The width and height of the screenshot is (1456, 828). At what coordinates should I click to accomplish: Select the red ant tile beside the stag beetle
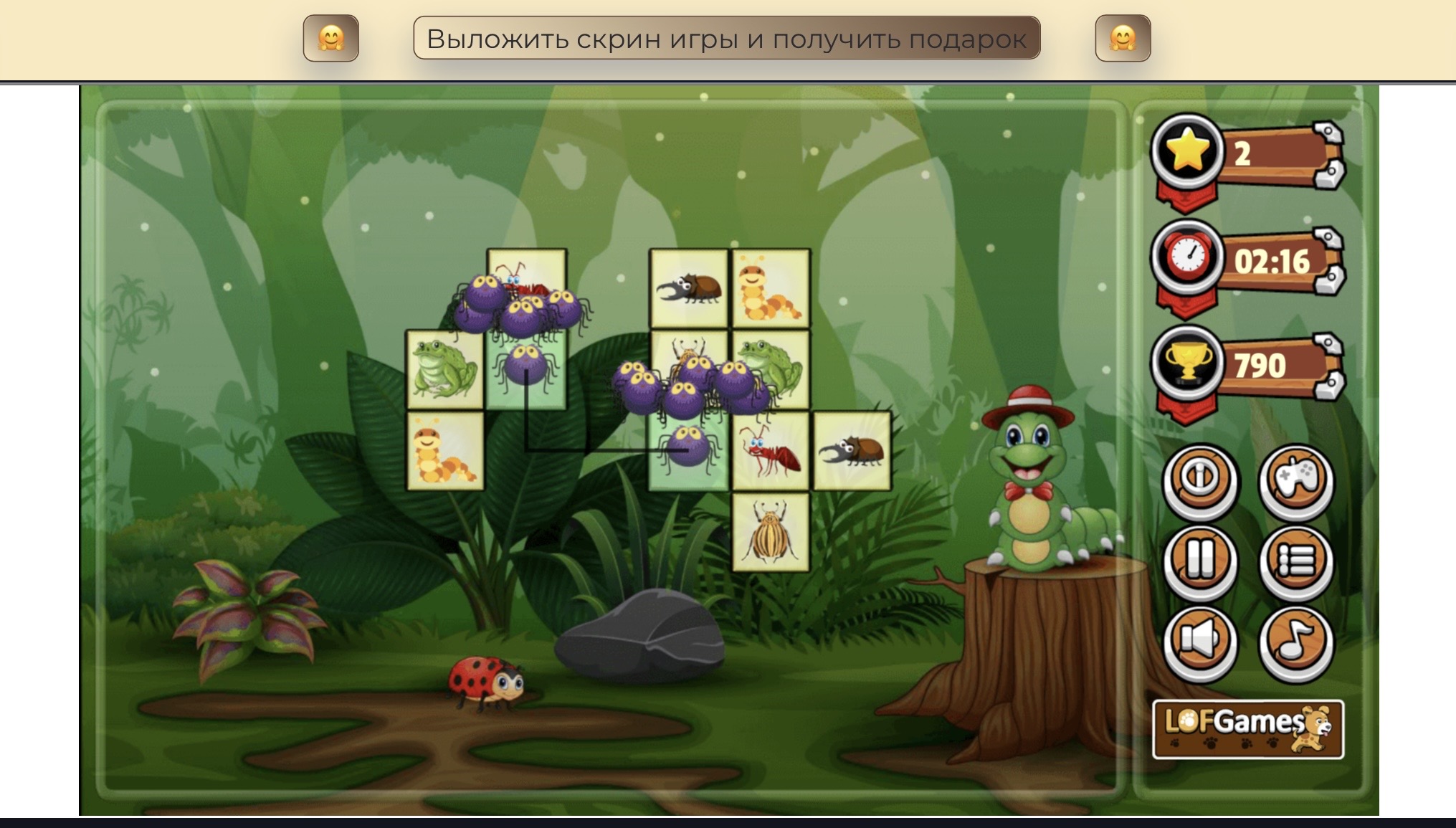pyautogui.click(x=771, y=451)
